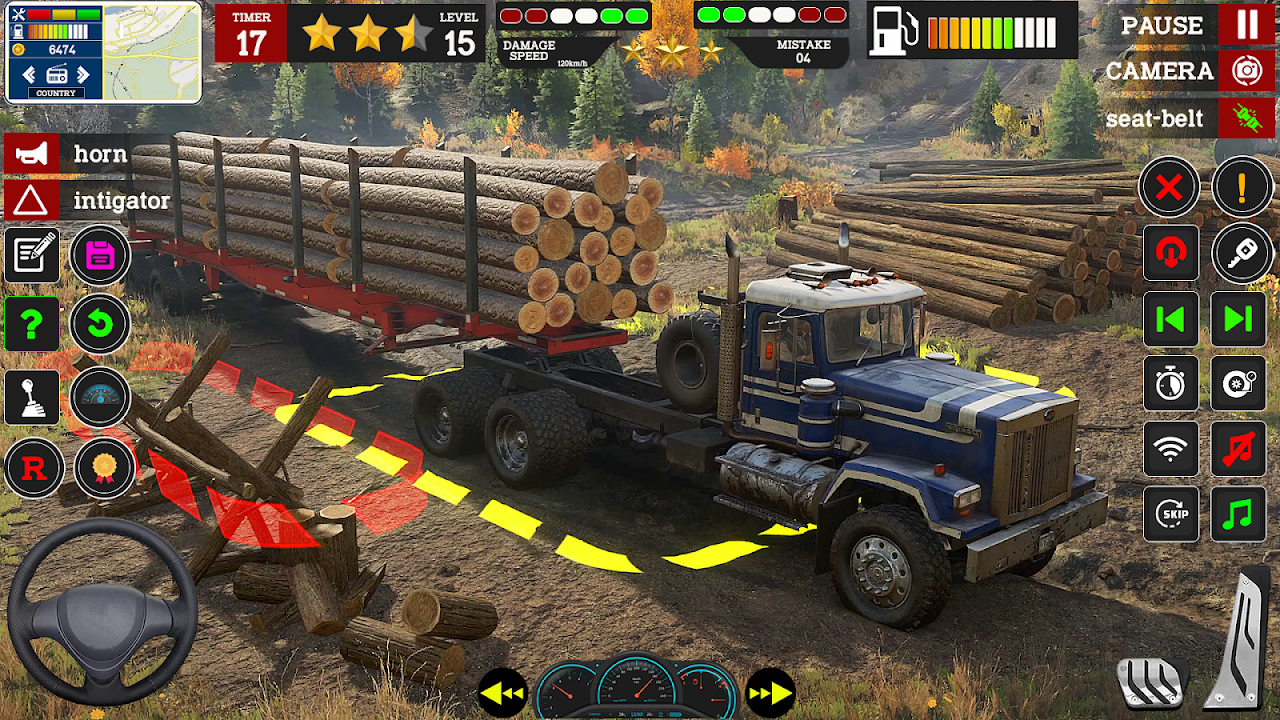1280x720 pixels.
Task: Shift into reverse with the R button
Action: point(34,468)
